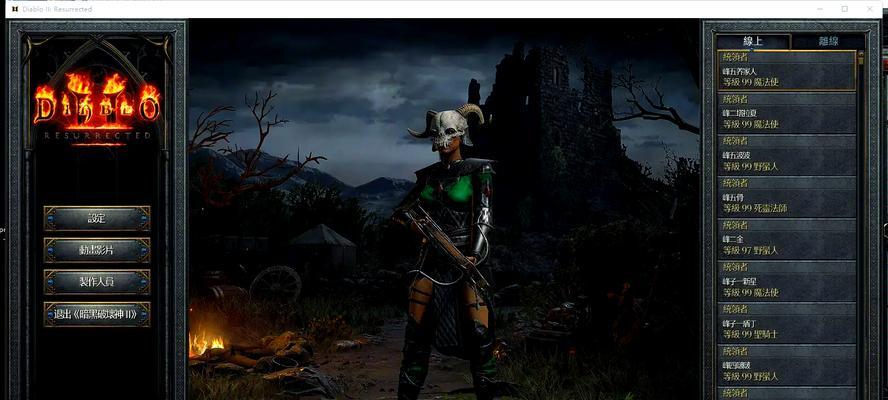
Task: Open the 設定 (Settings) menu
Action: (97, 218)
